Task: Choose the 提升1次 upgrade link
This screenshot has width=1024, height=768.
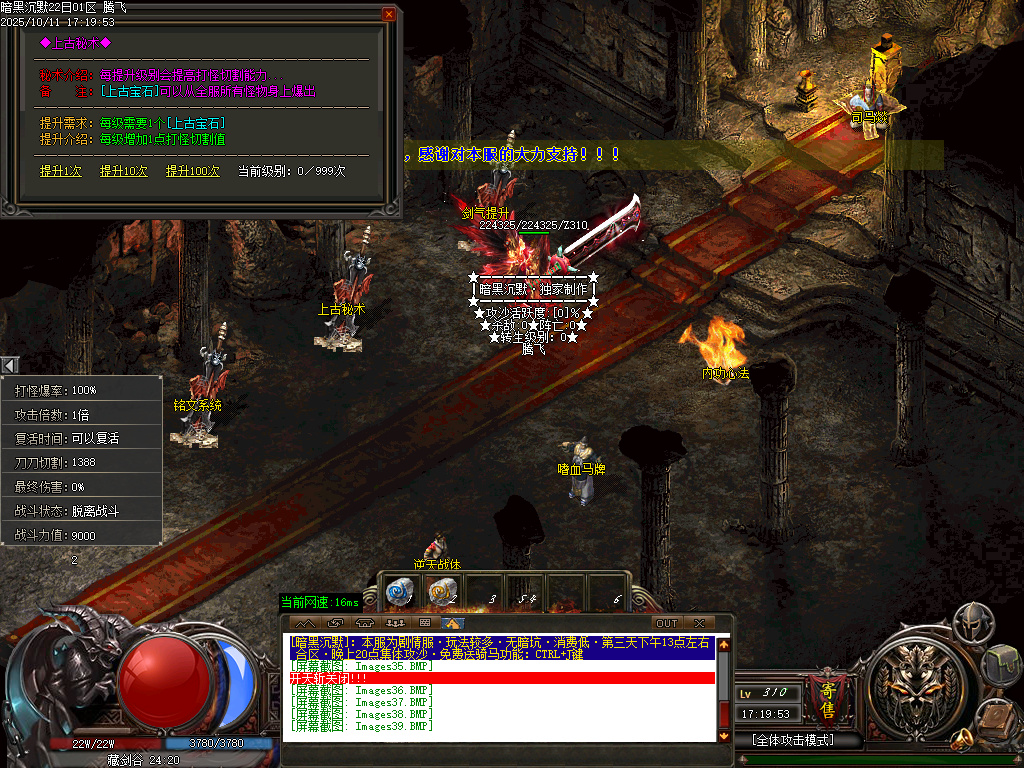Action: coord(61,171)
